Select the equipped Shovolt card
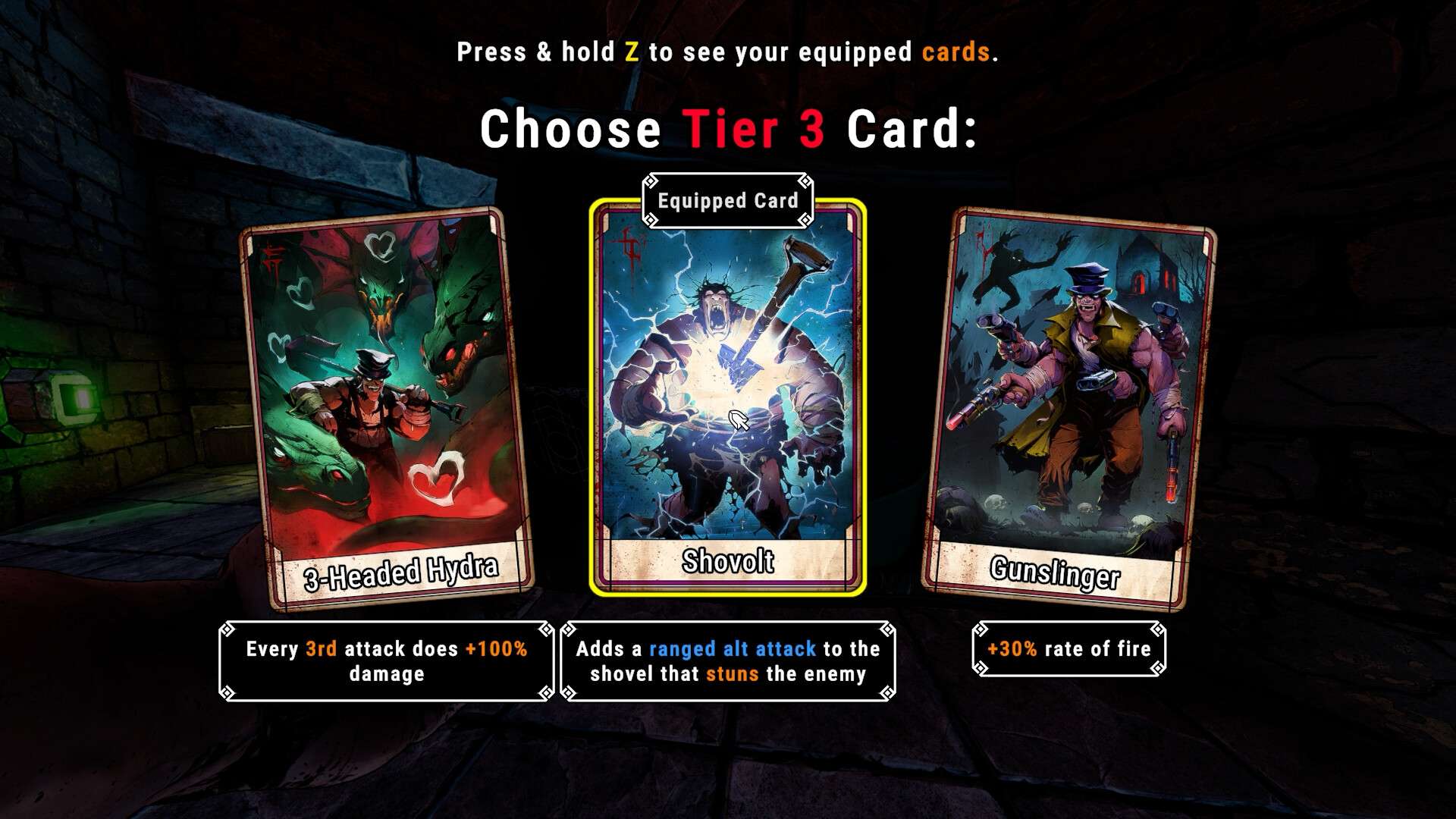The image size is (1456, 819). (728, 398)
